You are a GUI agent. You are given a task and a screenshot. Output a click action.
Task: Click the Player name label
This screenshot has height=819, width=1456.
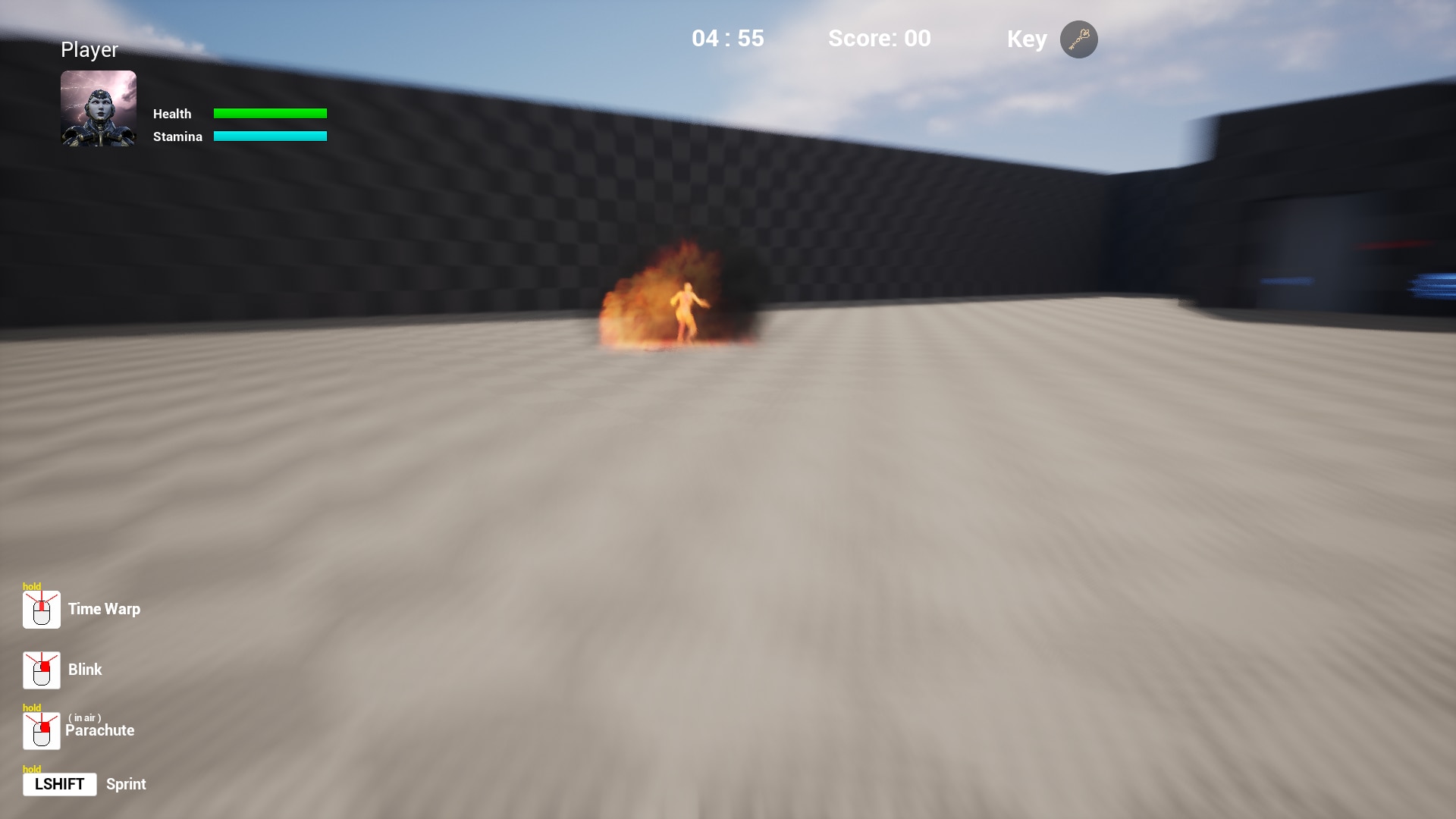[89, 49]
